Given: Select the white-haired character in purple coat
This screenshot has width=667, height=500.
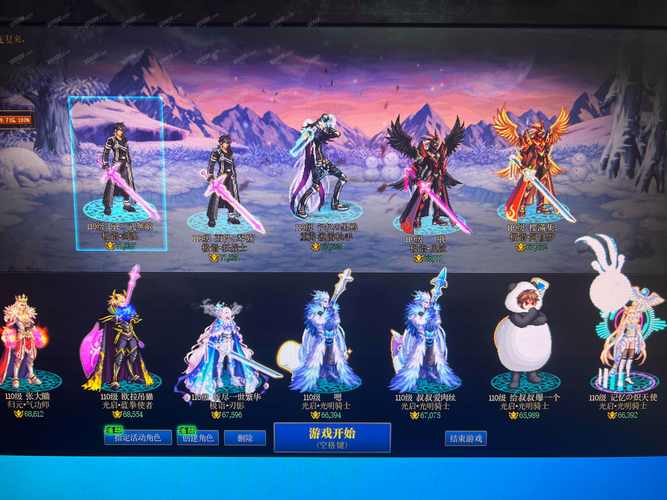Looking at the screenshot, I should click(x=320, y=170).
